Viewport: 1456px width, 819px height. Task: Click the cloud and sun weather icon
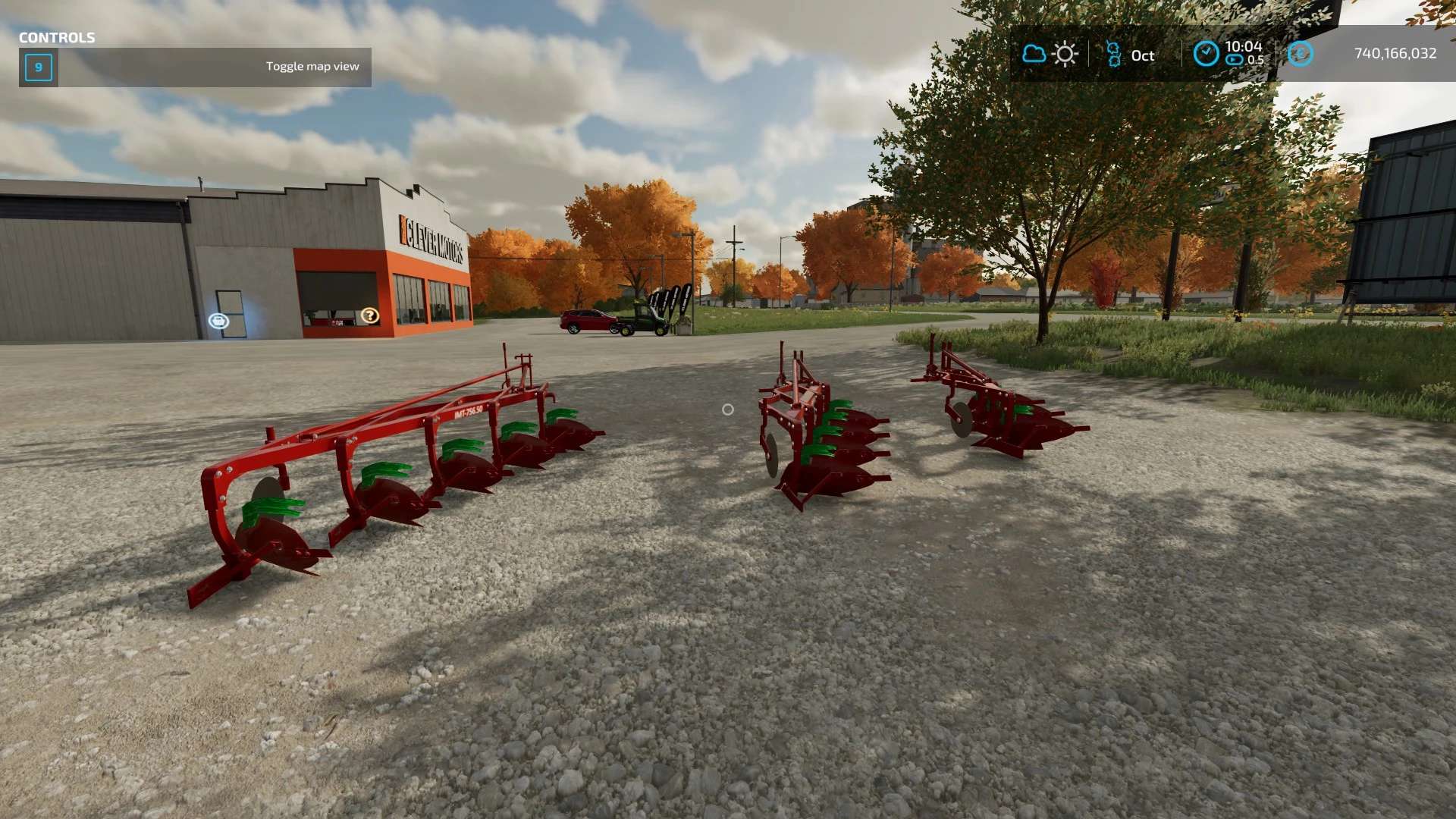click(1050, 55)
